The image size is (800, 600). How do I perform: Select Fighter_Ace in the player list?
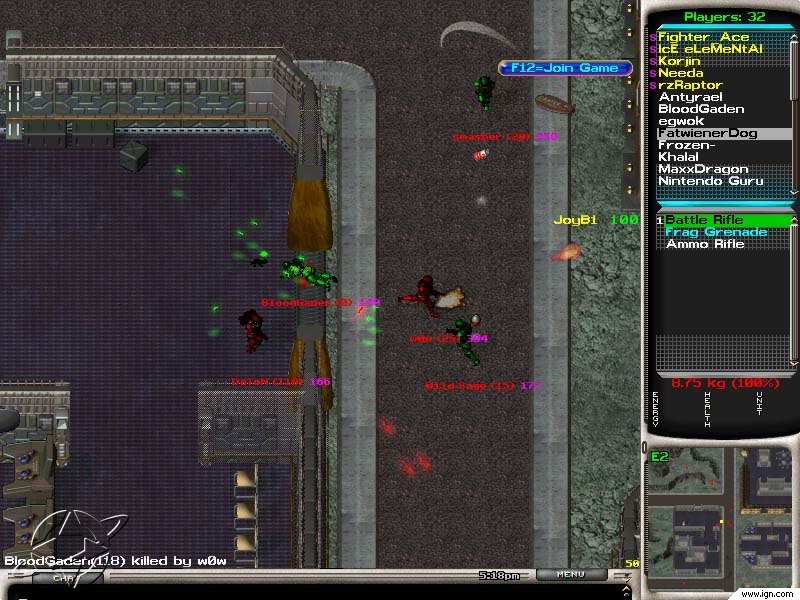click(x=703, y=37)
